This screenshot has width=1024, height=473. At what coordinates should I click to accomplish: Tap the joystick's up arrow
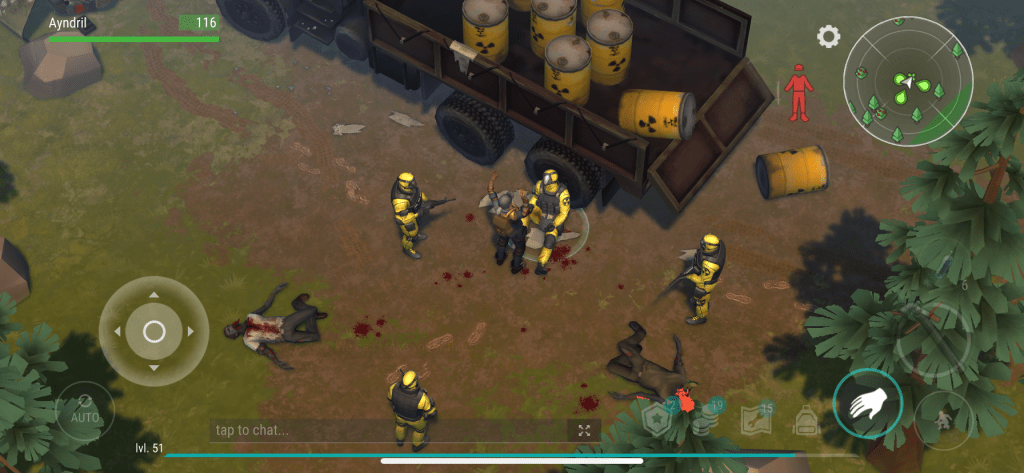point(154,296)
